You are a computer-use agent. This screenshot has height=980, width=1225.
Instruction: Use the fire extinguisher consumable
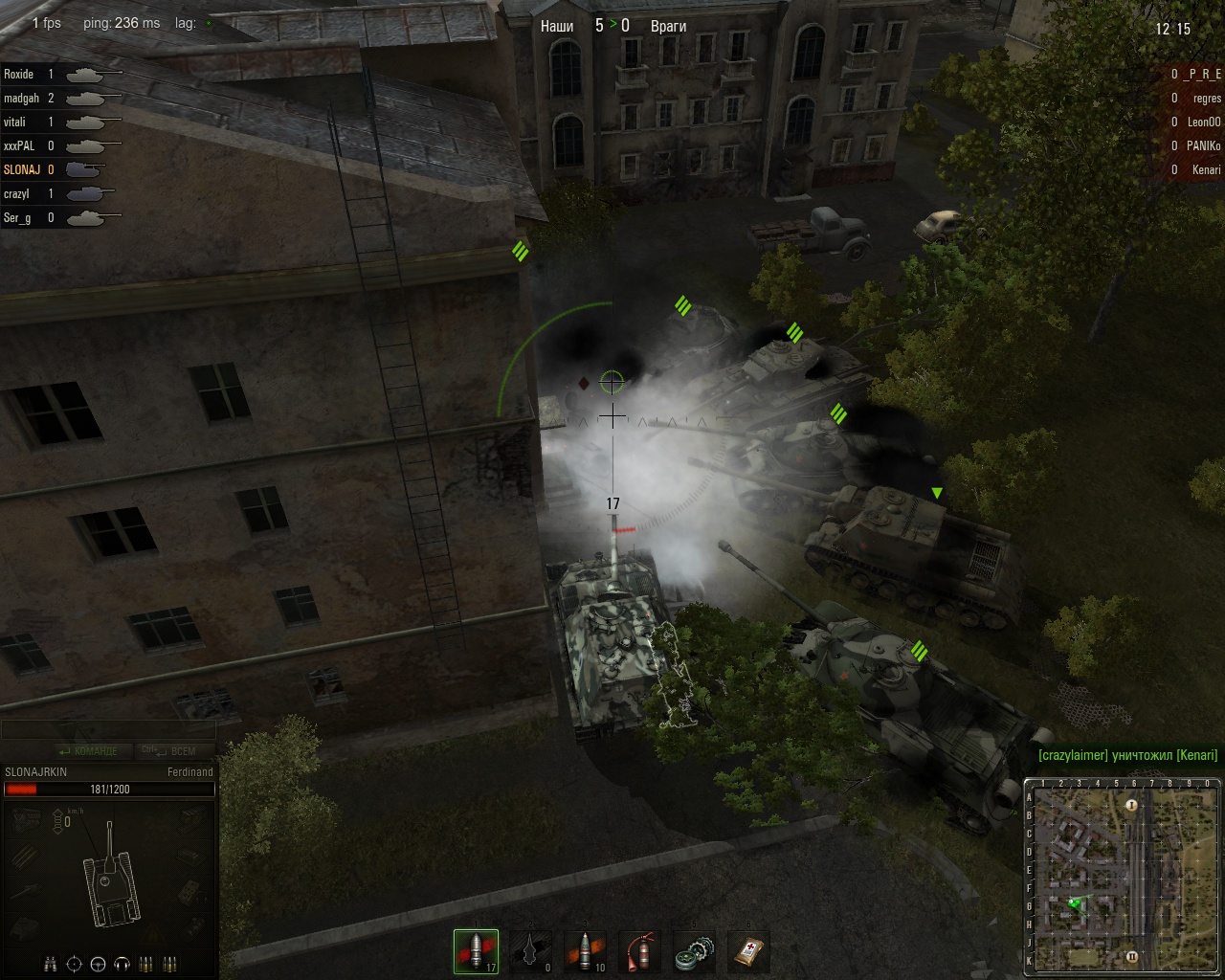640,951
